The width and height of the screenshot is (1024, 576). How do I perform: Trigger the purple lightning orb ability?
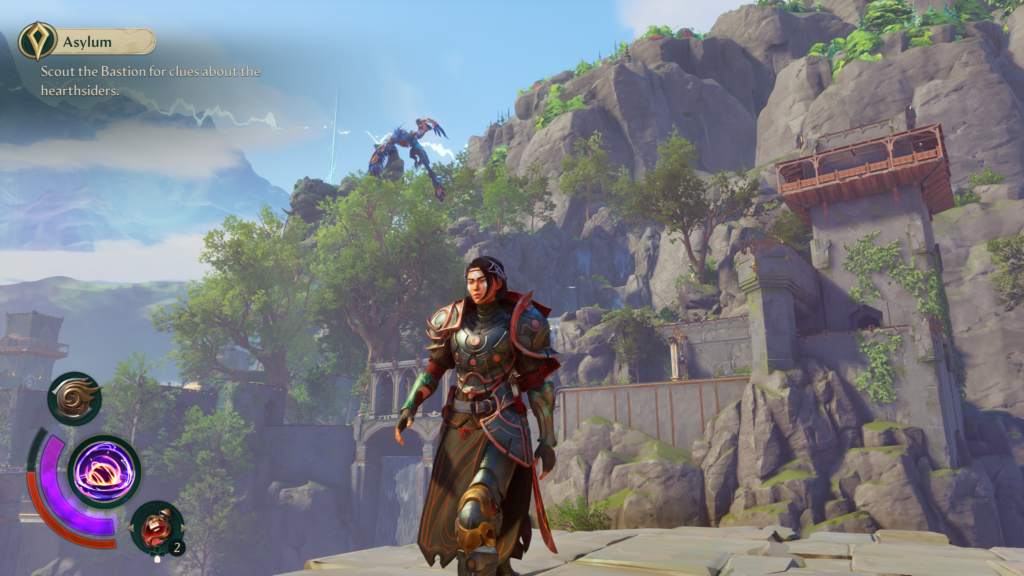(104, 471)
